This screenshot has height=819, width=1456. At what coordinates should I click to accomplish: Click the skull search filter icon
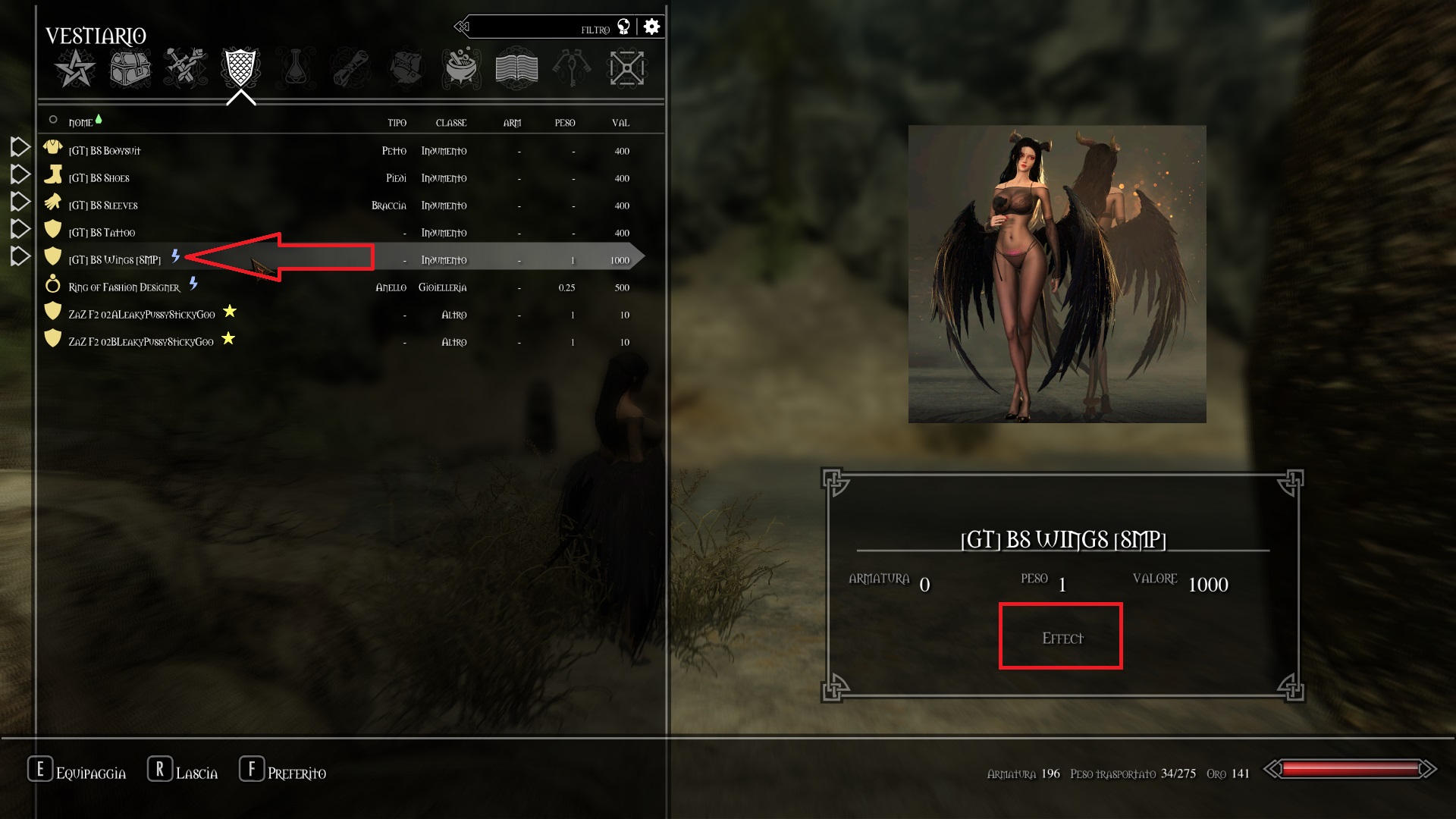click(622, 26)
